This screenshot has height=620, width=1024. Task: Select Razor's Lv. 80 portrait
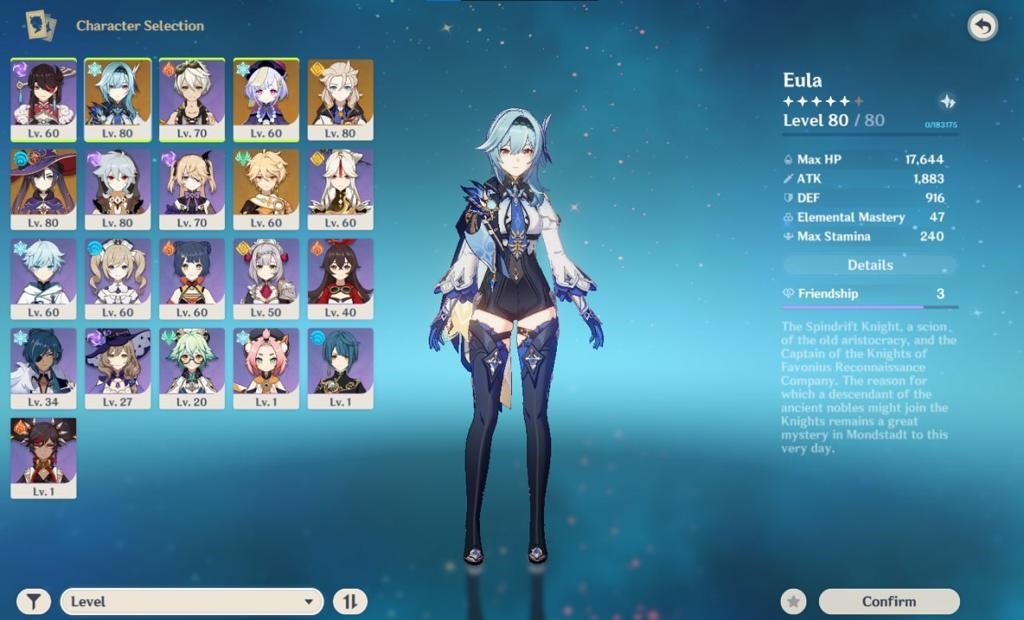pos(117,188)
